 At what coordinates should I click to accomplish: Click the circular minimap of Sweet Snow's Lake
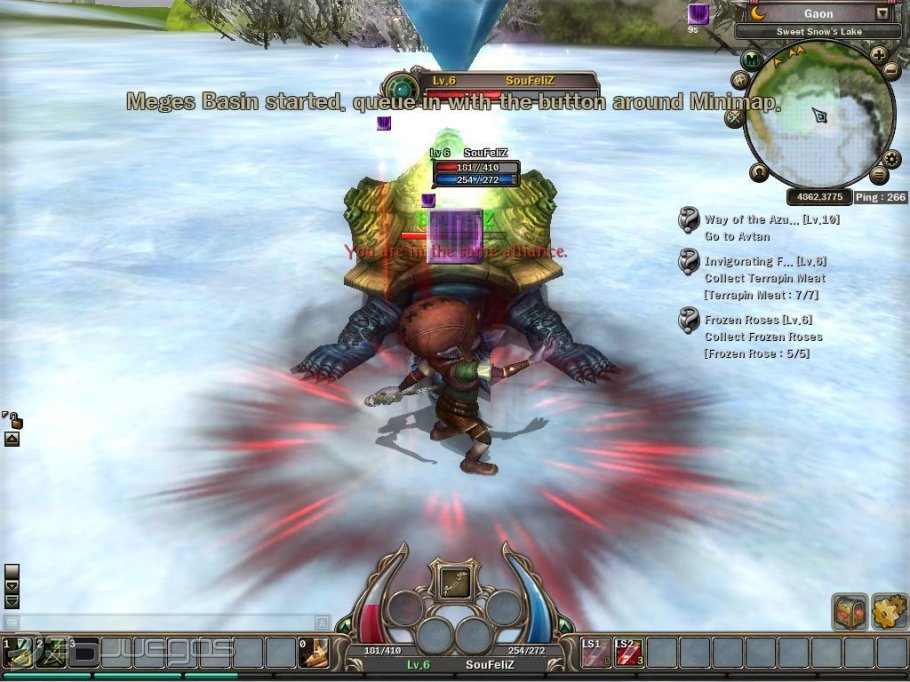point(819,114)
